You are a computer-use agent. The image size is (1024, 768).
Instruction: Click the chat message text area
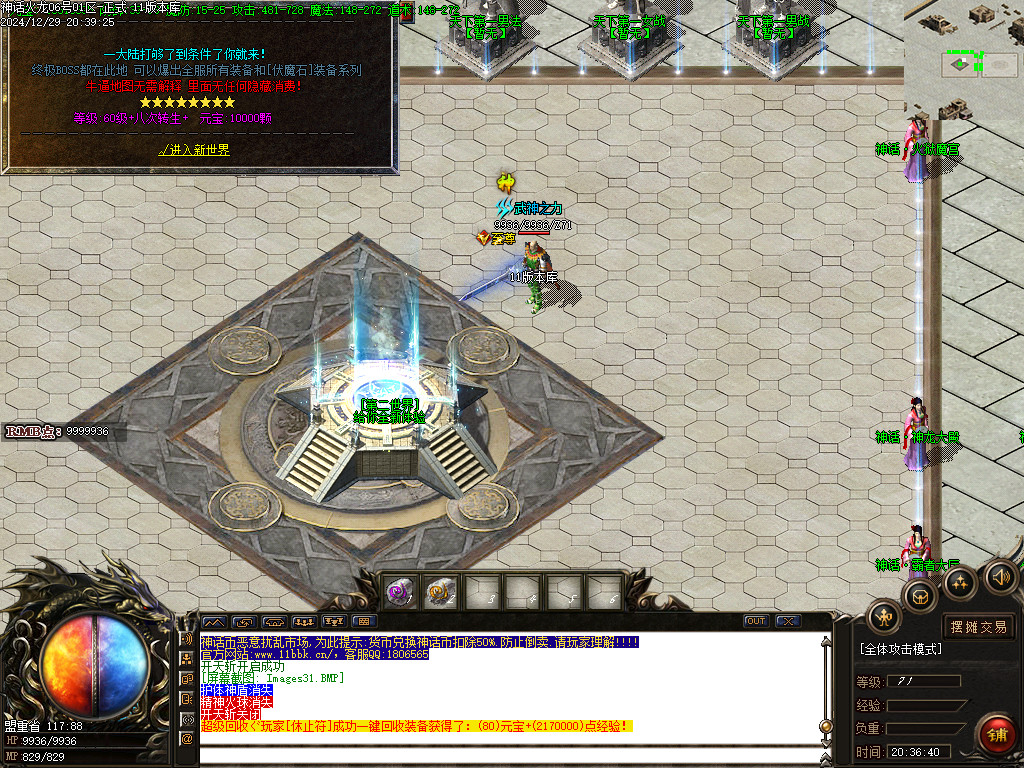[500, 690]
